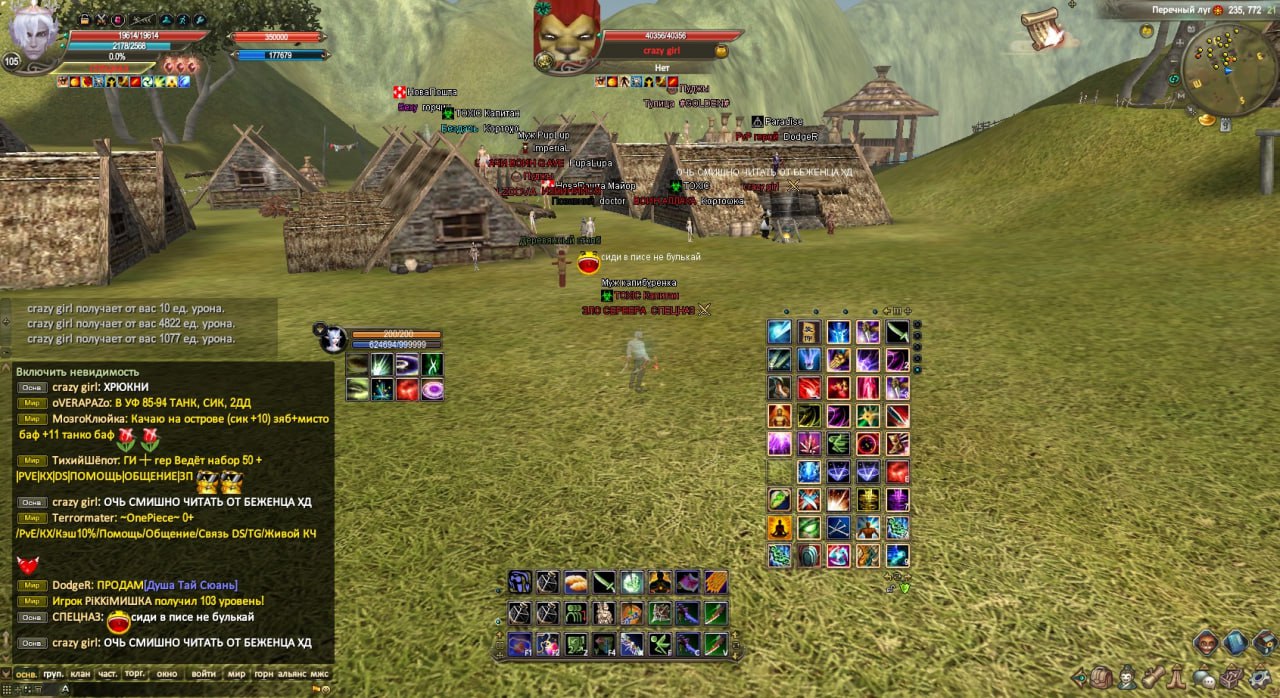The image size is (1280, 698).
Task: Click the red monkey face button
Action: (x=1208, y=642)
